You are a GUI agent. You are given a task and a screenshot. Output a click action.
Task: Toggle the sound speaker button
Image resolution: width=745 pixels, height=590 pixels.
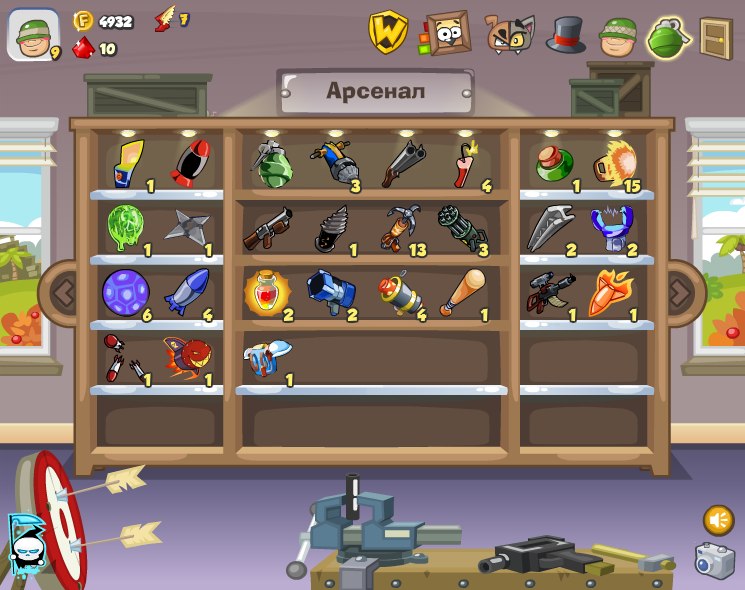click(718, 519)
